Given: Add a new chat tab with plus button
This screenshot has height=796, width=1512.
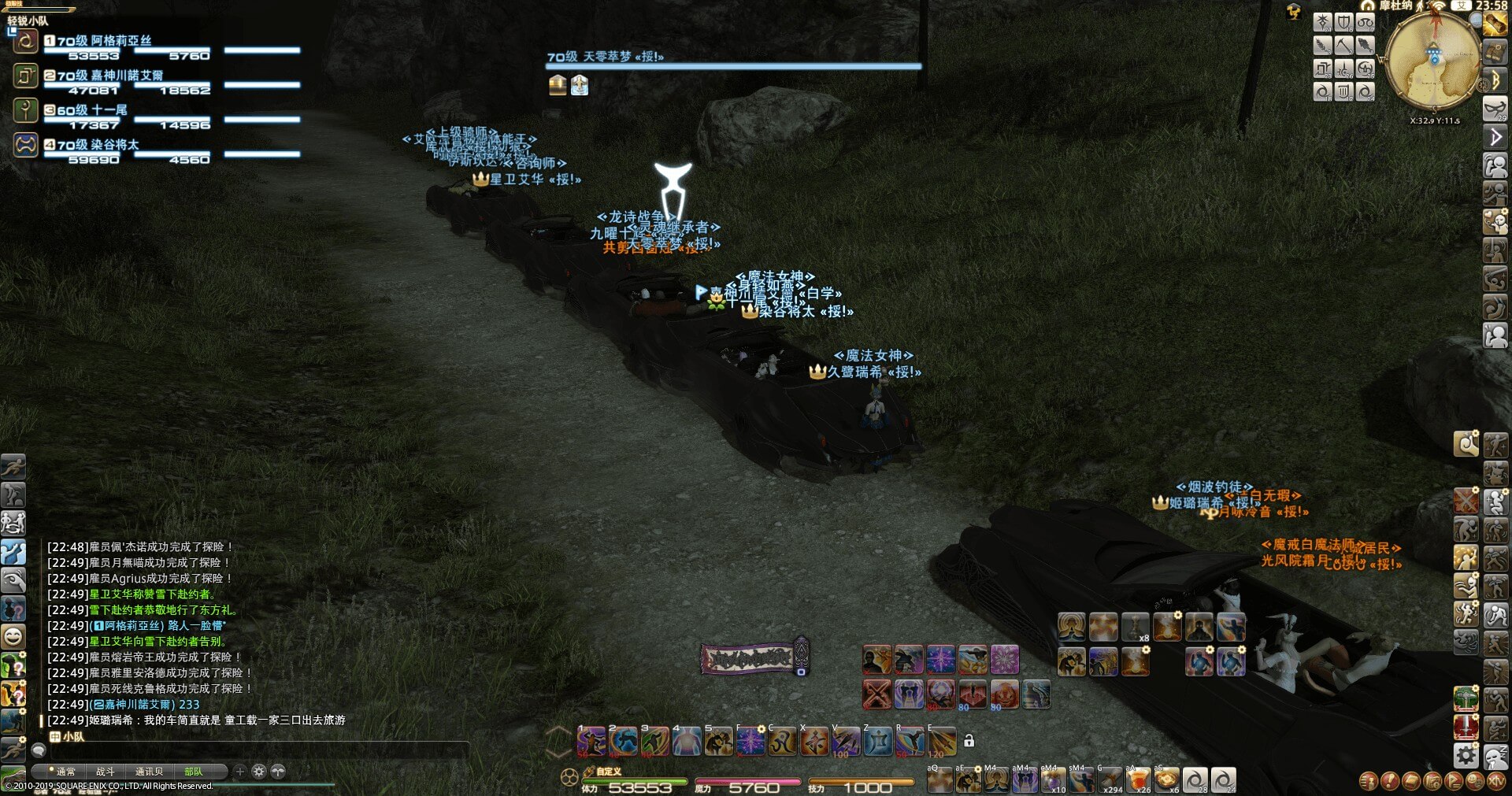Looking at the screenshot, I should click(240, 772).
